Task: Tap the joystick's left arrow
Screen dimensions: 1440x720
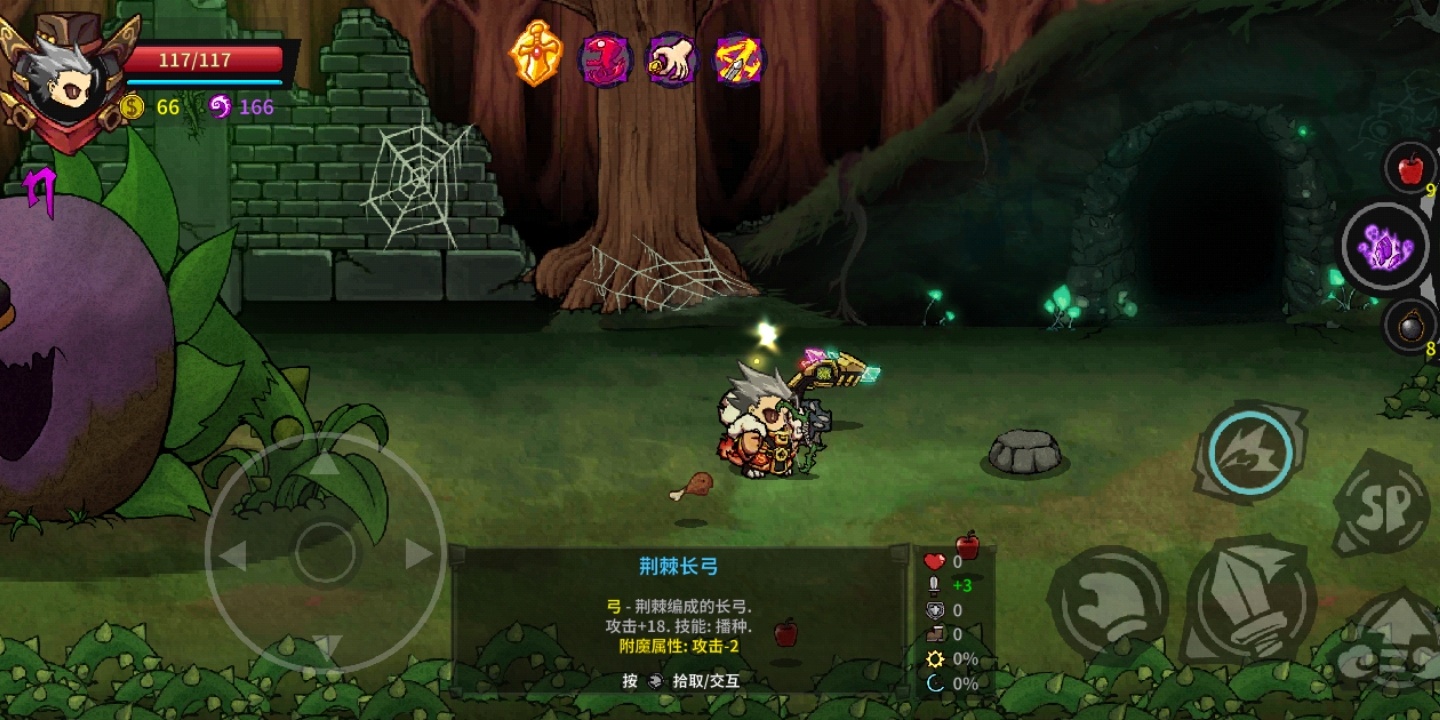Action: (x=233, y=555)
